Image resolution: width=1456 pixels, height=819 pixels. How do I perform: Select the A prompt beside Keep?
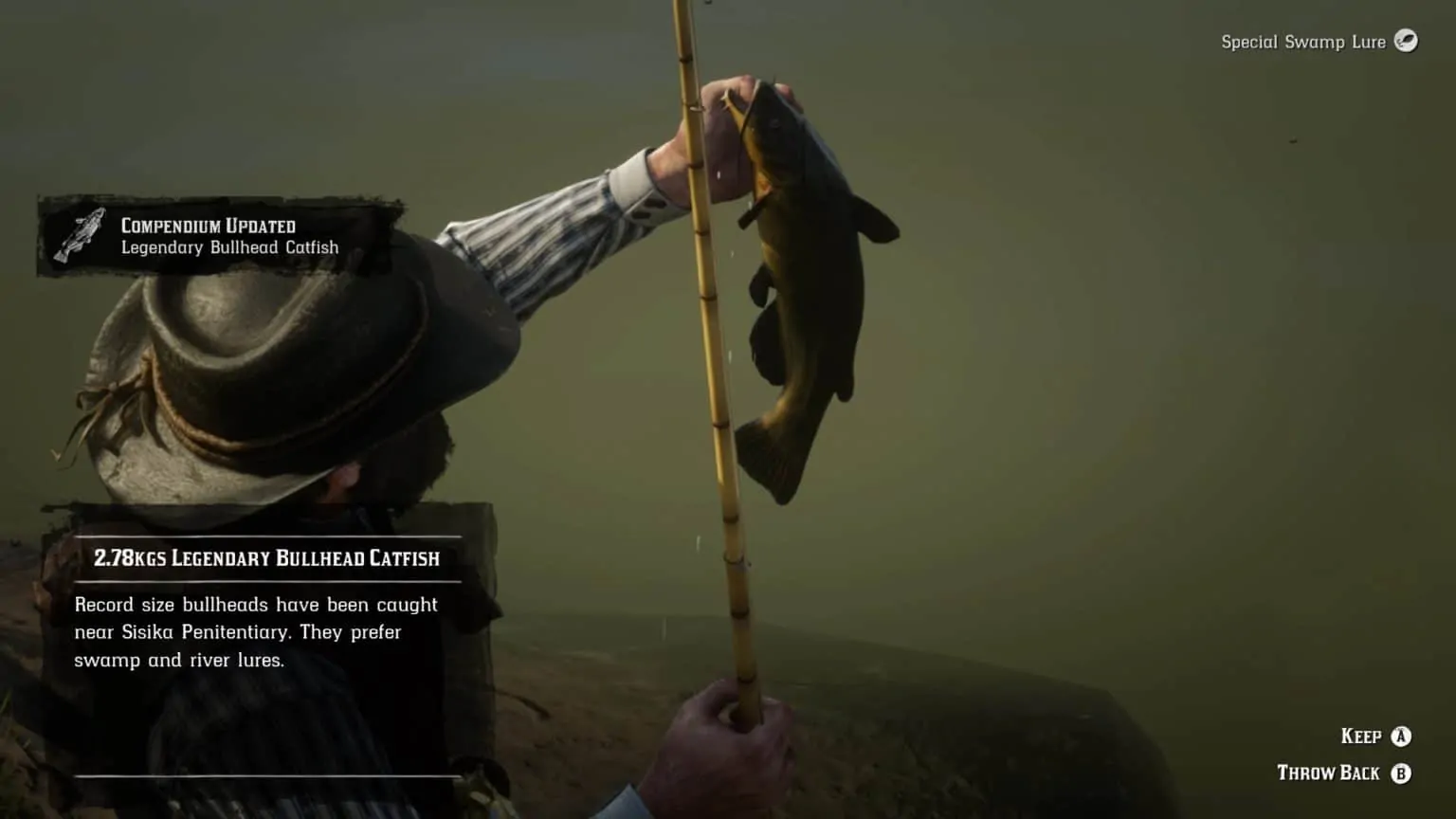coord(1402,736)
